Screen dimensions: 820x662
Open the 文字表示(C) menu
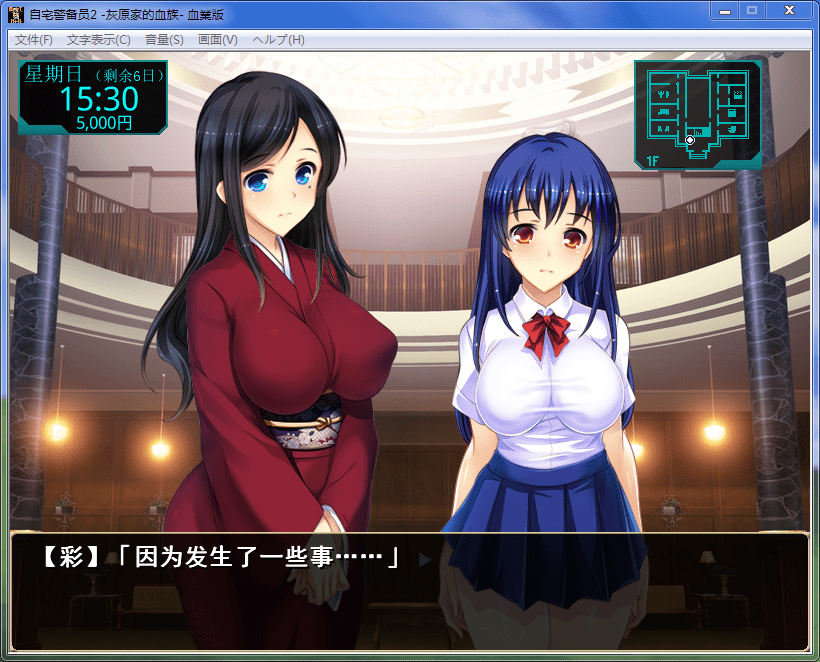click(98, 40)
